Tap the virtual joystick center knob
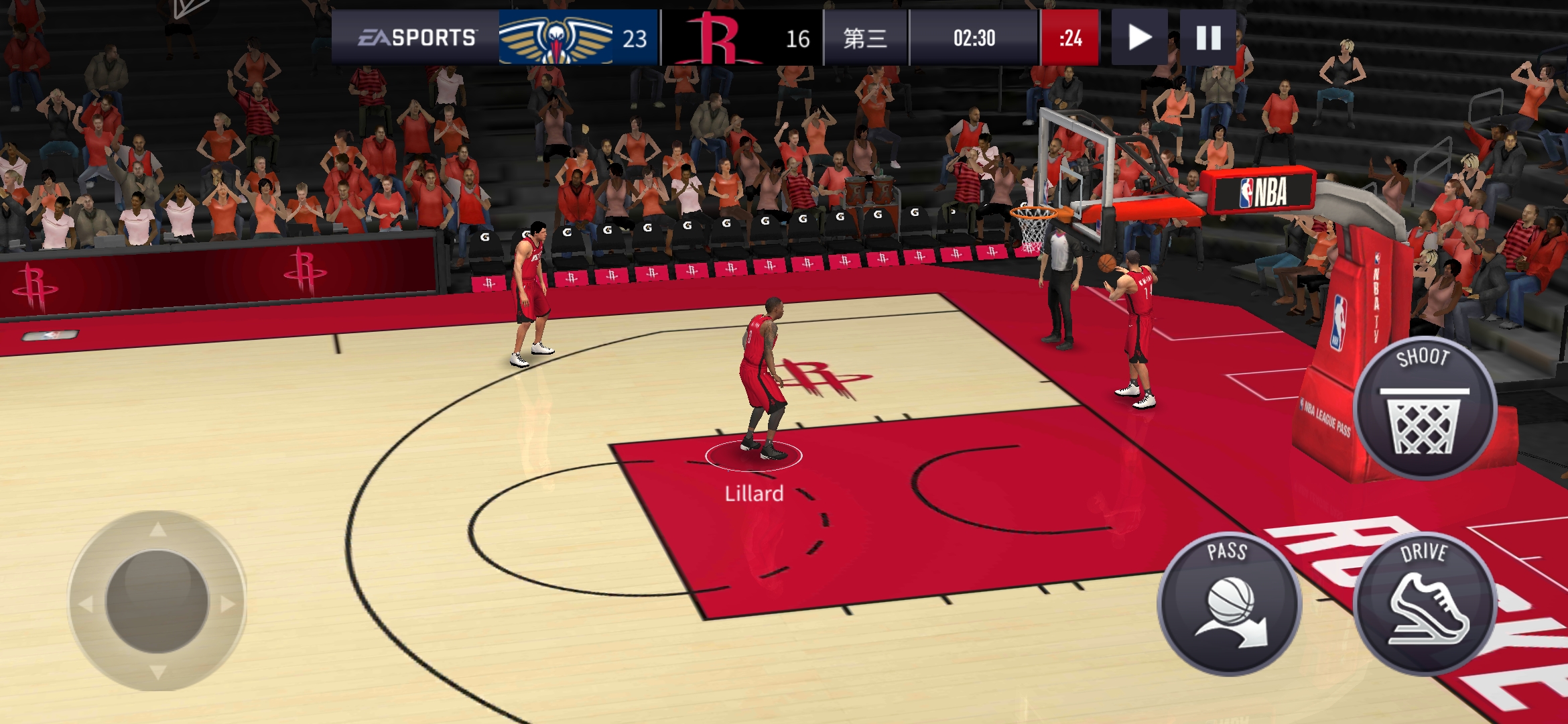The width and height of the screenshot is (1568, 724). click(x=157, y=601)
